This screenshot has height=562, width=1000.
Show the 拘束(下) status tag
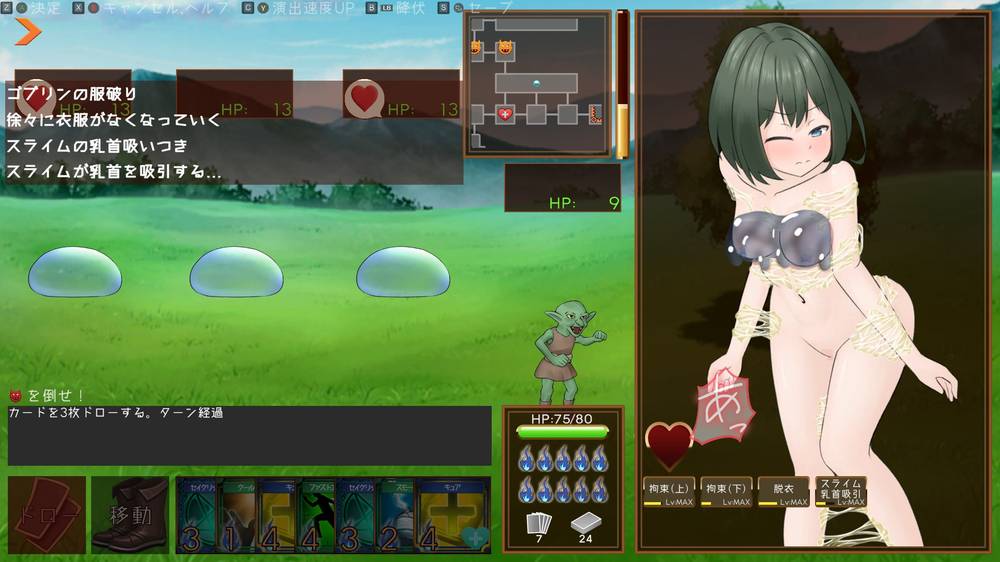(x=726, y=490)
